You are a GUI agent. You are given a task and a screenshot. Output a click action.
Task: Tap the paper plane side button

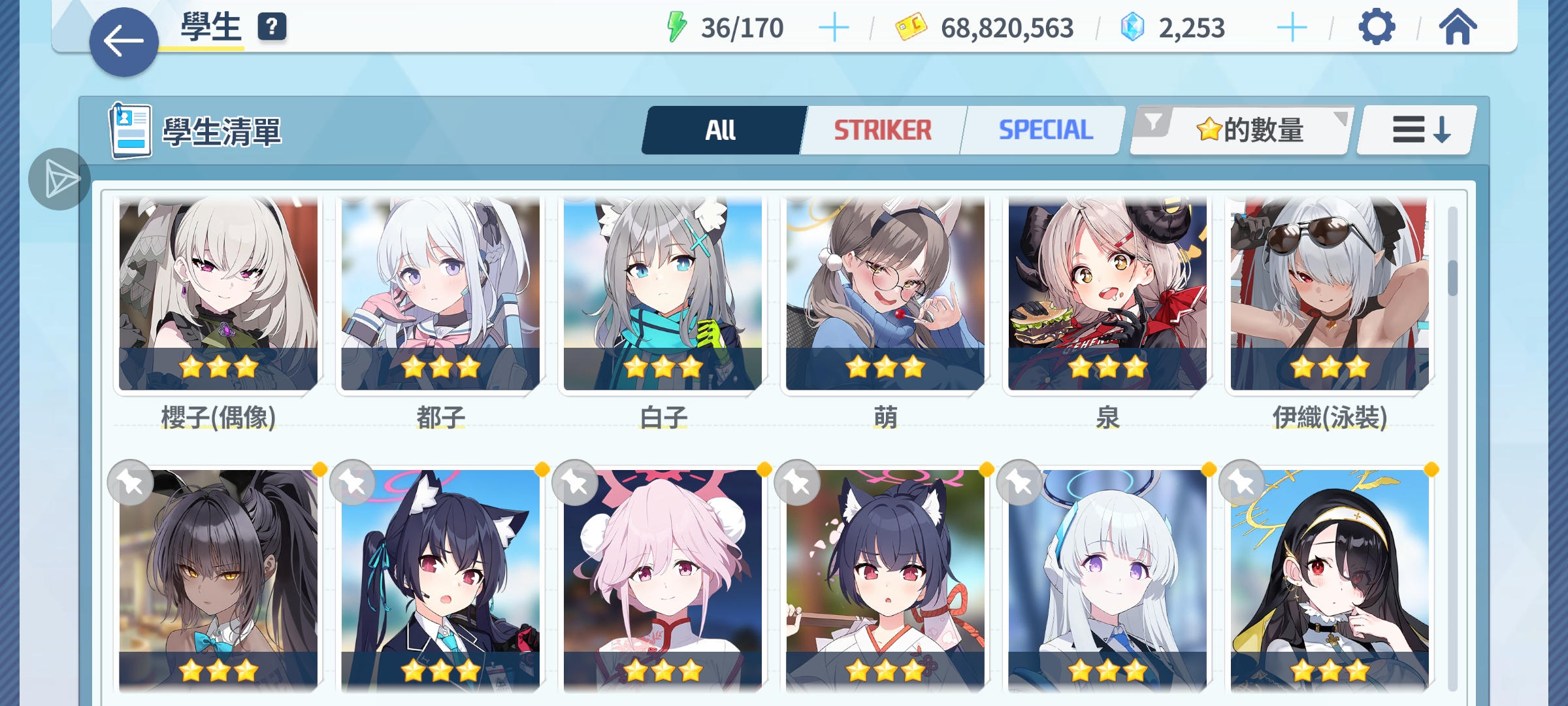click(x=59, y=179)
